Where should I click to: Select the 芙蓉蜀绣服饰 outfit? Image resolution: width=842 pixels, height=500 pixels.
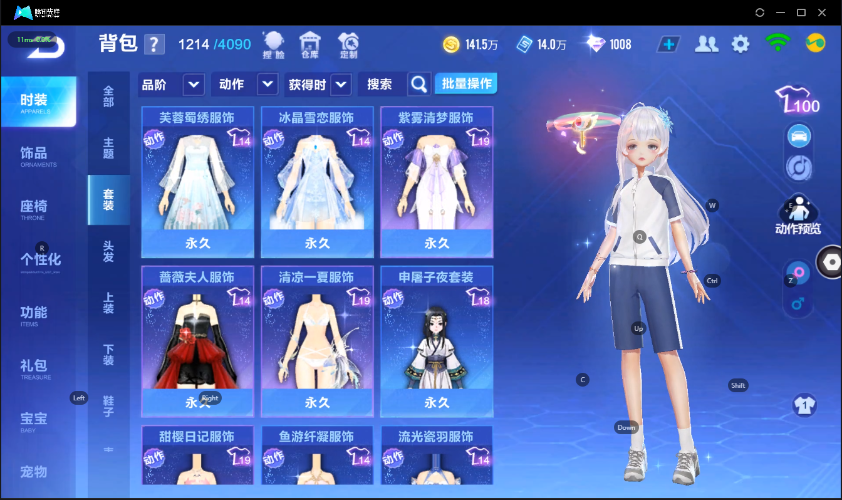[197, 180]
